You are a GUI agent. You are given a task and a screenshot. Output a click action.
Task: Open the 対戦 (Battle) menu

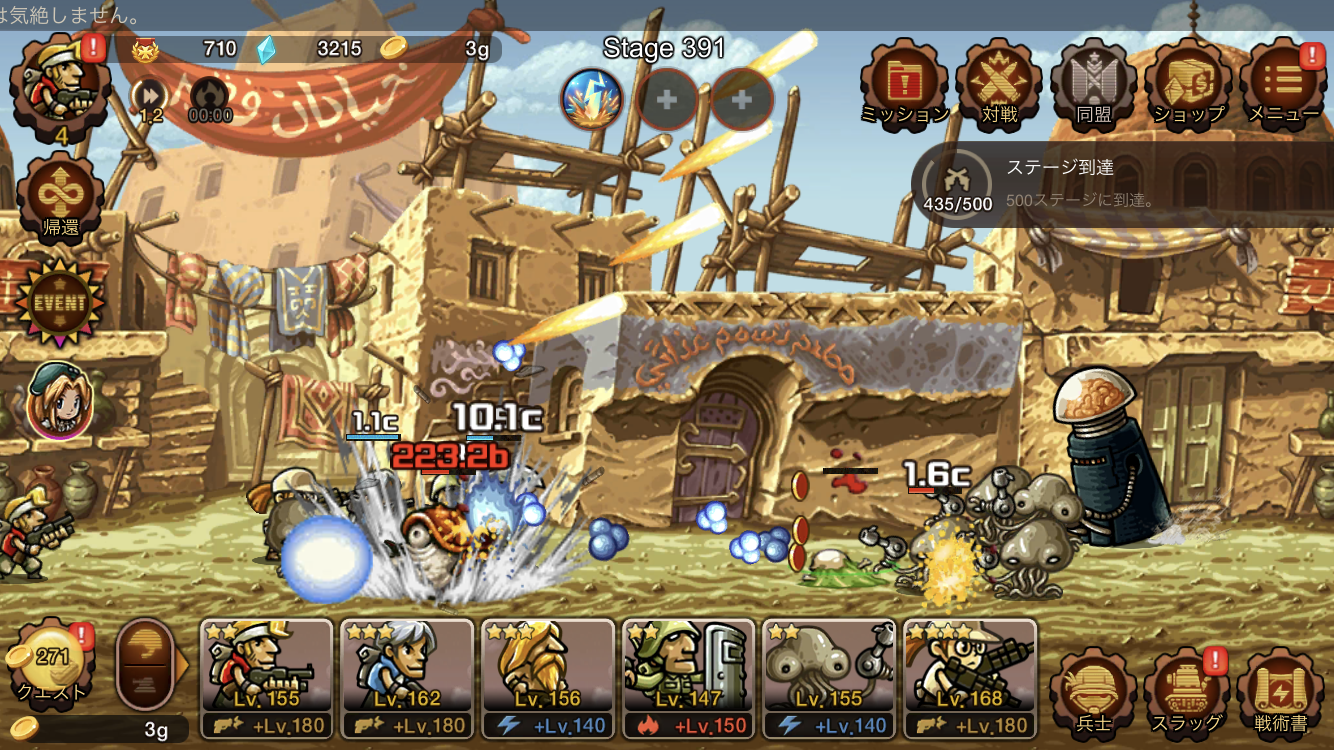click(x=998, y=82)
